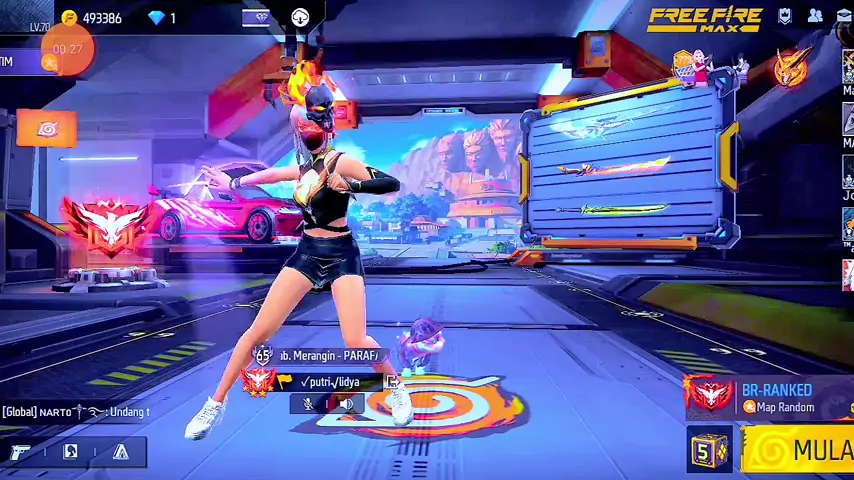The image size is (854, 480).
Task: Open the friends icon in top bar
Action: click(815, 16)
